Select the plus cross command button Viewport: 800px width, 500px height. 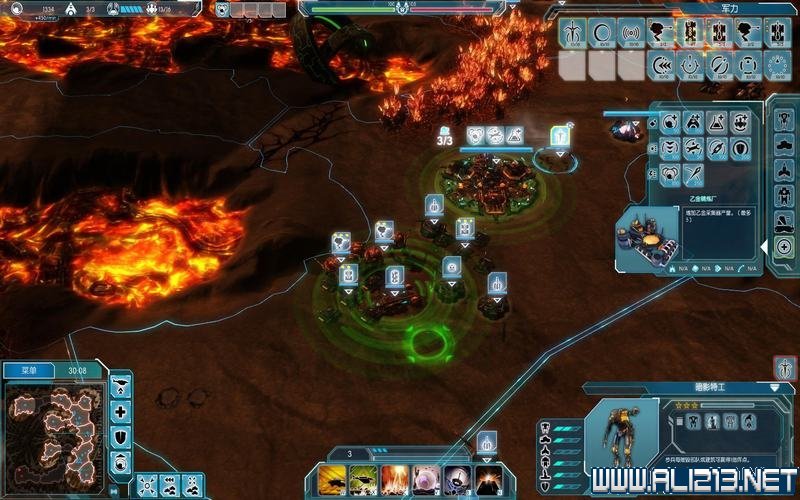click(121, 411)
